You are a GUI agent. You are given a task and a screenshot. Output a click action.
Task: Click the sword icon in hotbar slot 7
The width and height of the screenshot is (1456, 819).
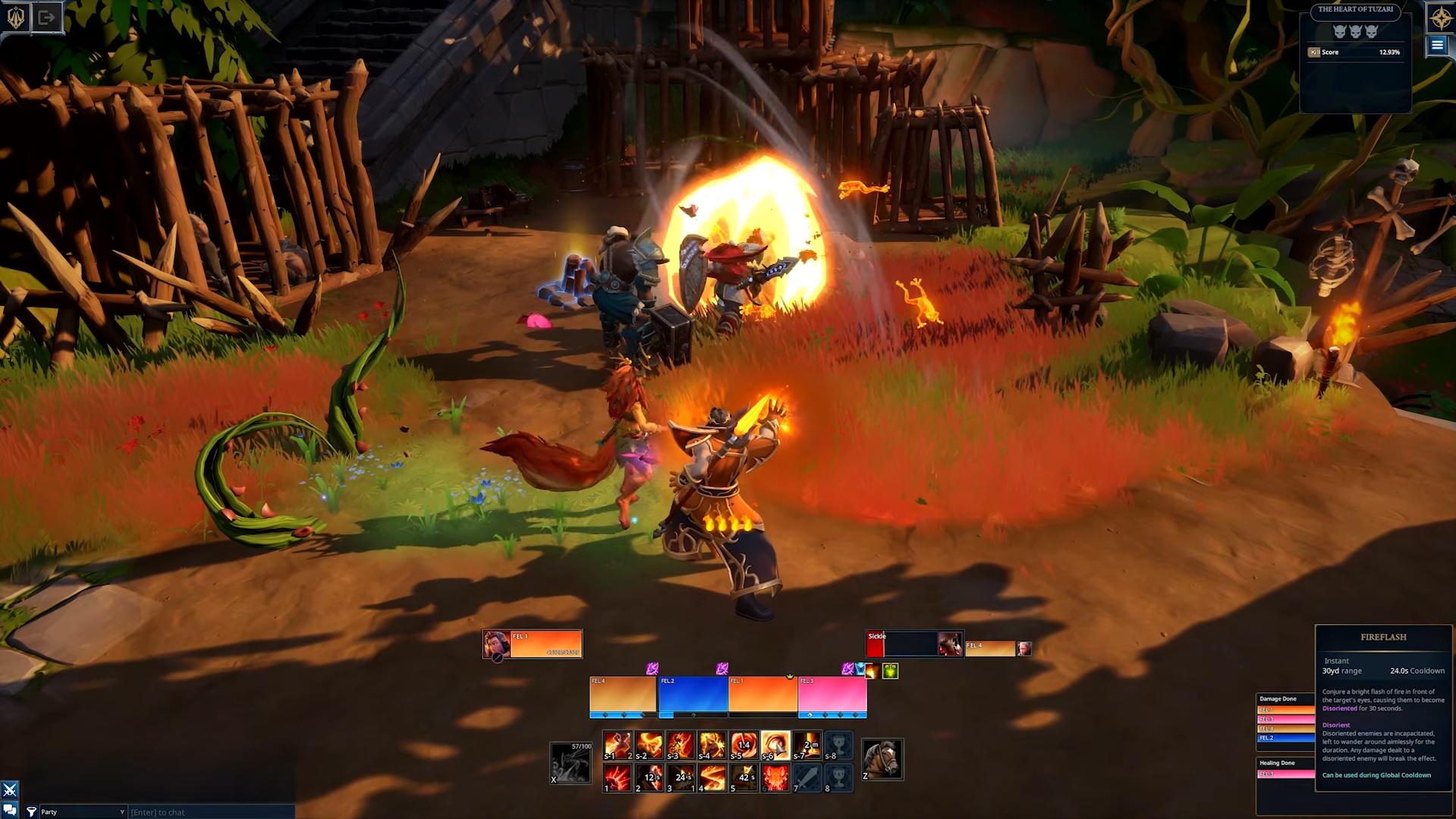tap(806, 778)
